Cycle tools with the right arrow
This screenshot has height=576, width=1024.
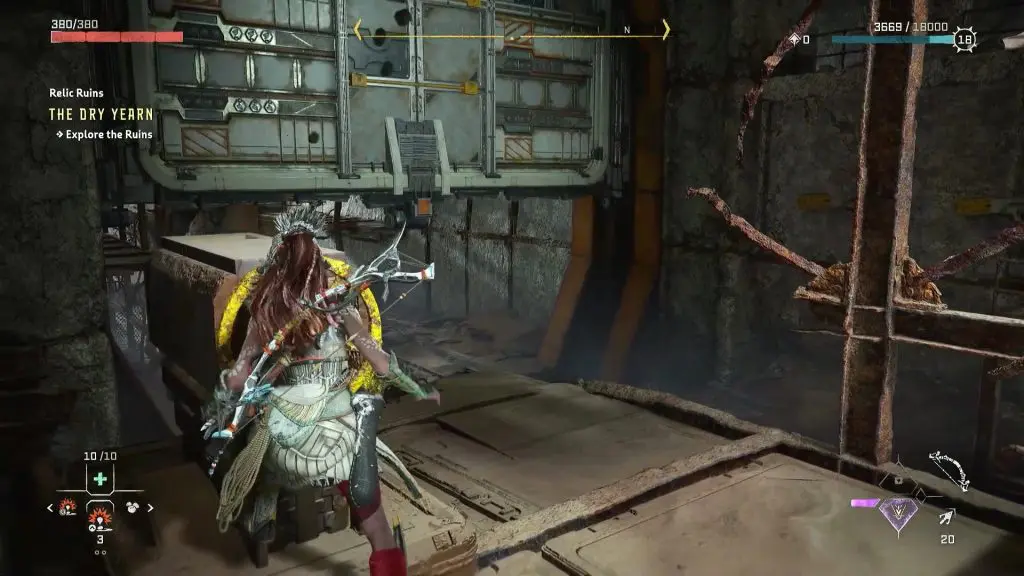coord(151,508)
